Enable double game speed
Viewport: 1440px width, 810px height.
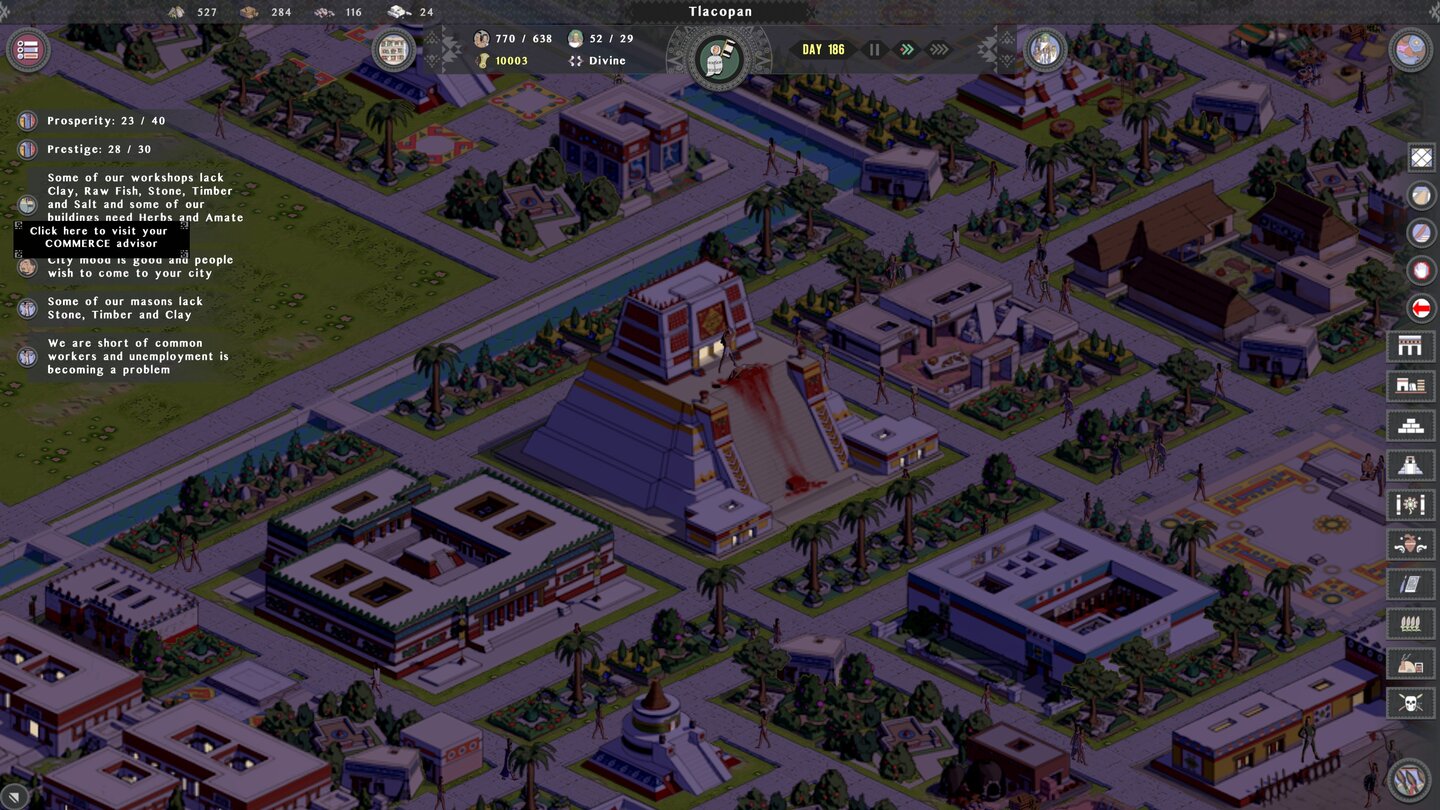[906, 49]
